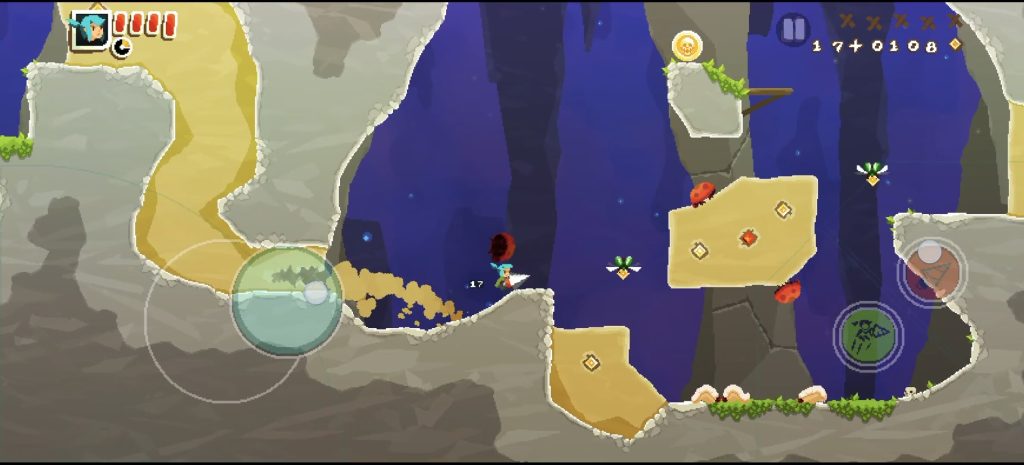The image size is (1024, 465).
Task: Tap the virtual joystick thumb pad
Action: pos(288,299)
